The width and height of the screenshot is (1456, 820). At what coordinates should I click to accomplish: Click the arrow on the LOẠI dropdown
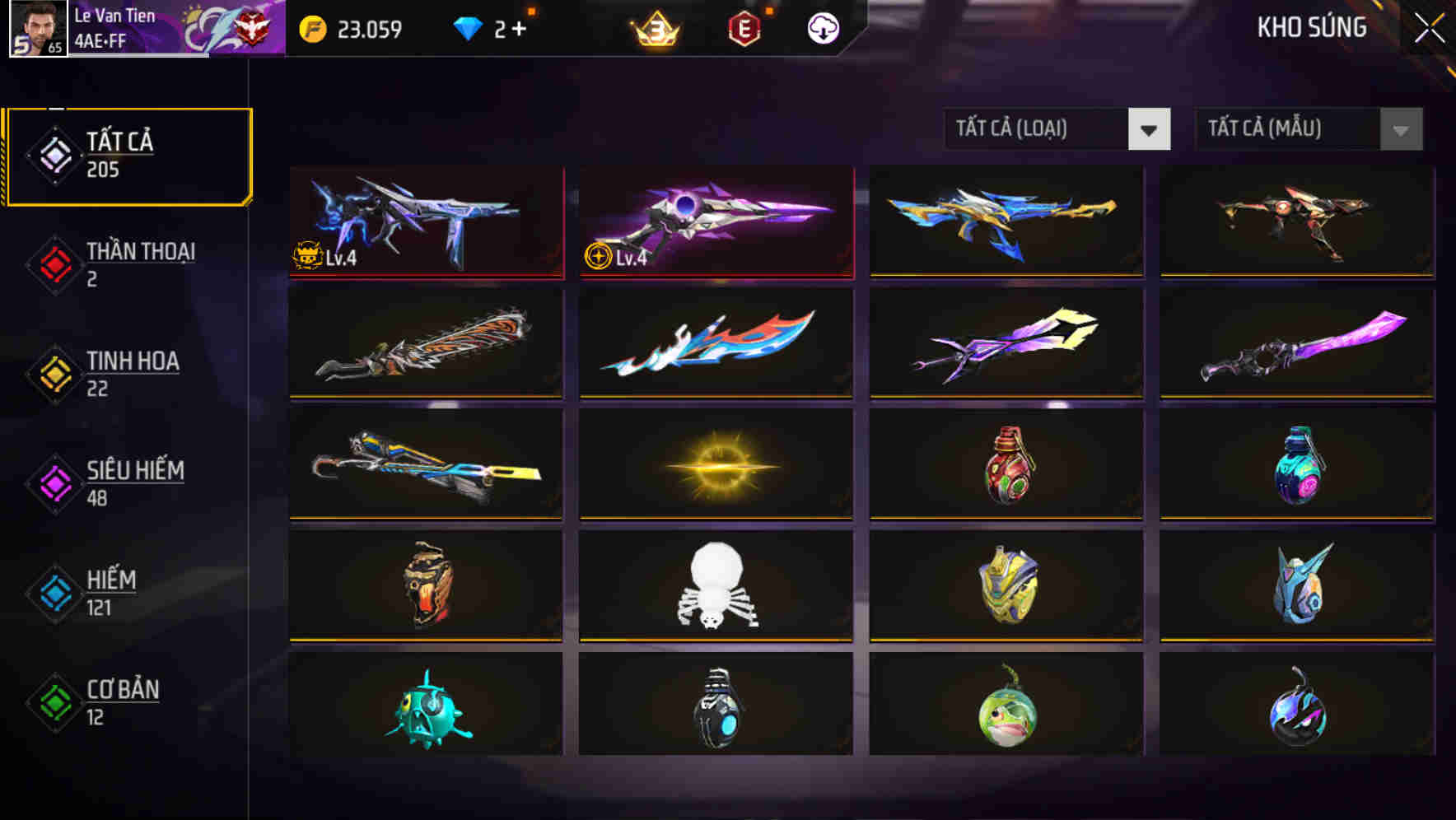tap(1150, 129)
